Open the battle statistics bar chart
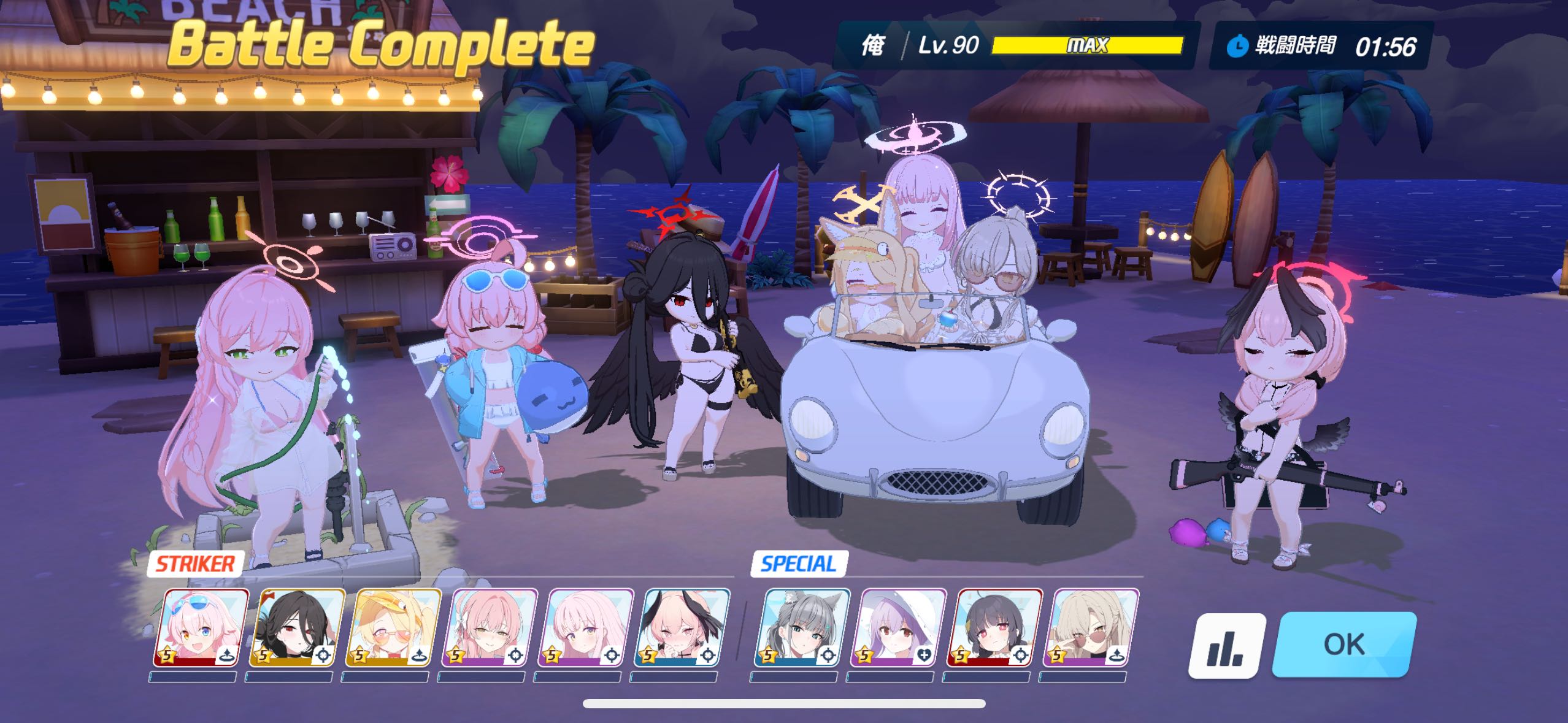 click(x=1226, y=646)
